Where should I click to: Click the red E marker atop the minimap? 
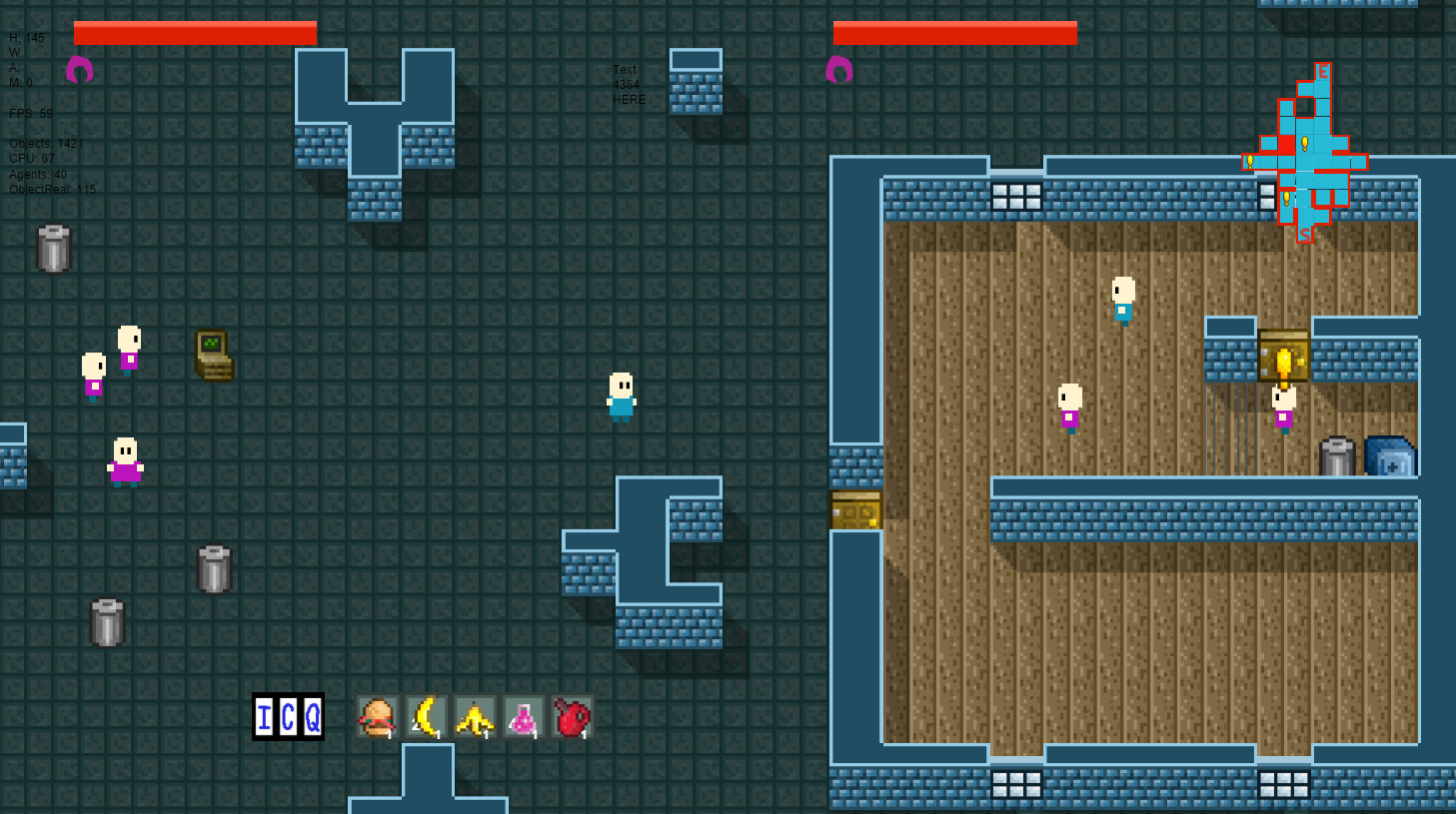pyautogui.click(x=1323, y=72)
